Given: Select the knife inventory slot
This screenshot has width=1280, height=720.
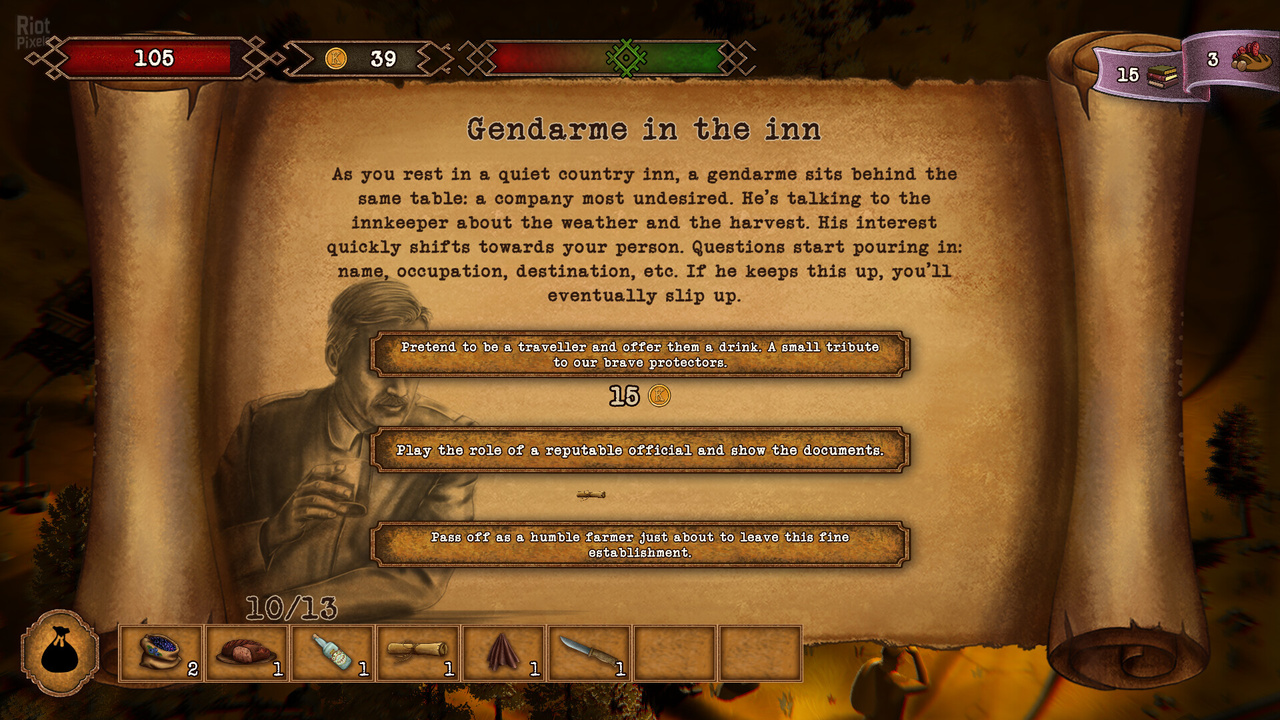Looking at the screenshot, I should click(x=589, y=654).
